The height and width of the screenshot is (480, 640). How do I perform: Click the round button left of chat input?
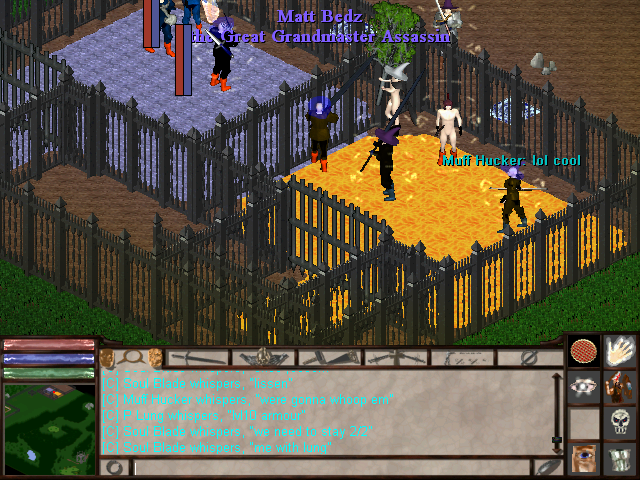(x=115, y=467)
